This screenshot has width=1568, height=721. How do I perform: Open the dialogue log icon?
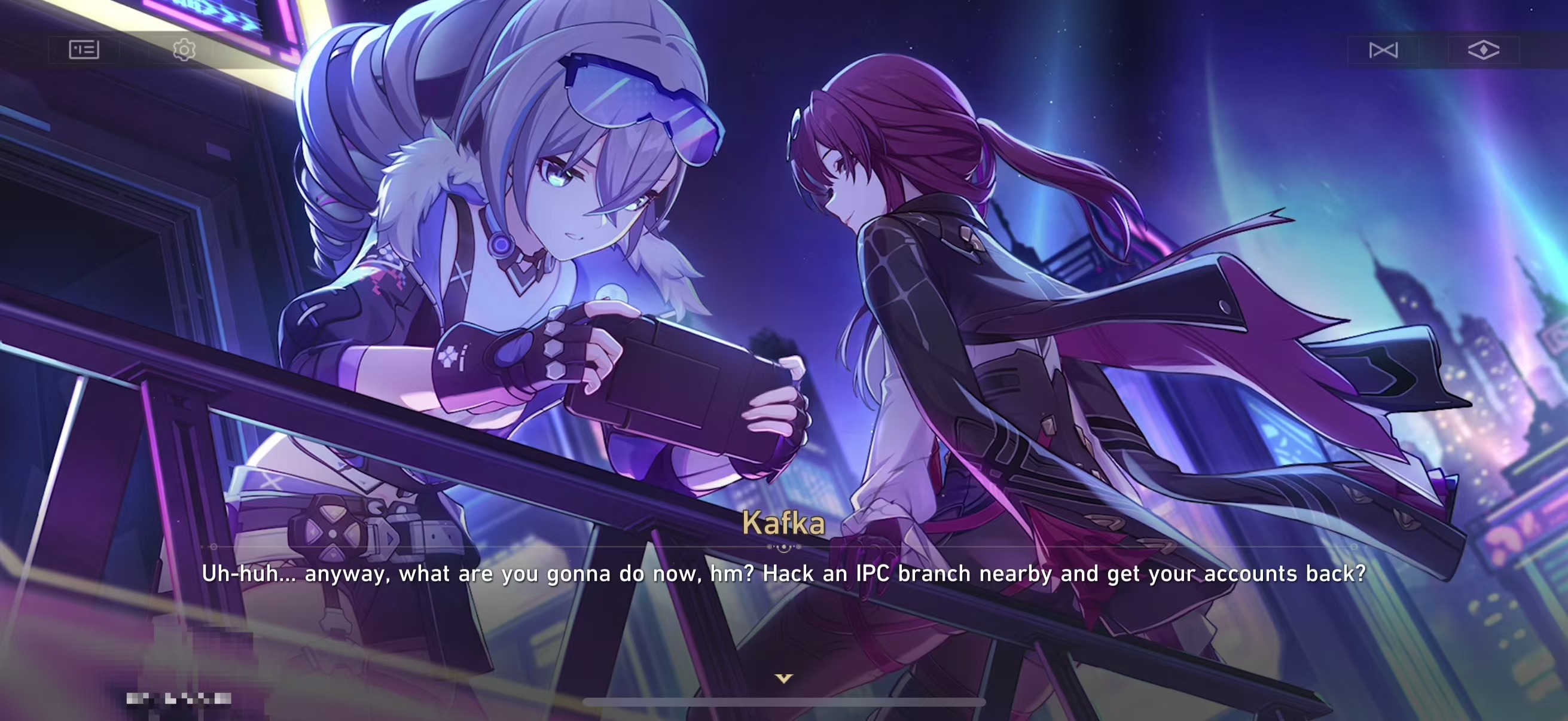(x=84, y=49)
